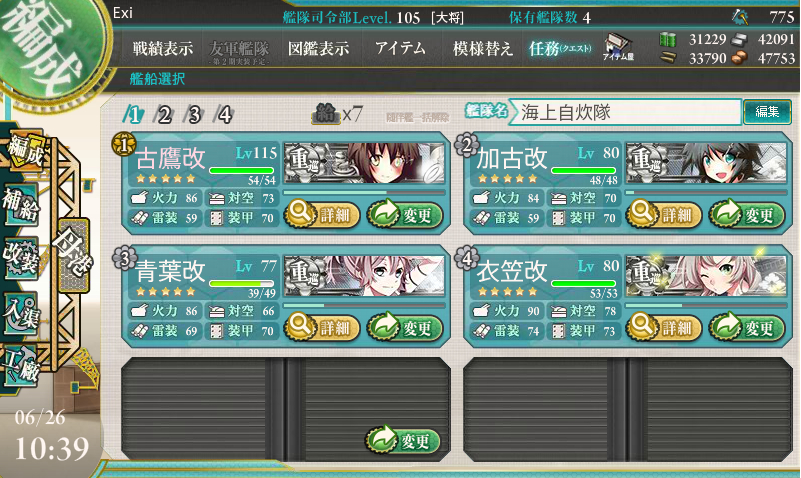This screenshot has width=801, height=478.
Task: Switch to fleet tab 2
Action: [x=164, y=114]
